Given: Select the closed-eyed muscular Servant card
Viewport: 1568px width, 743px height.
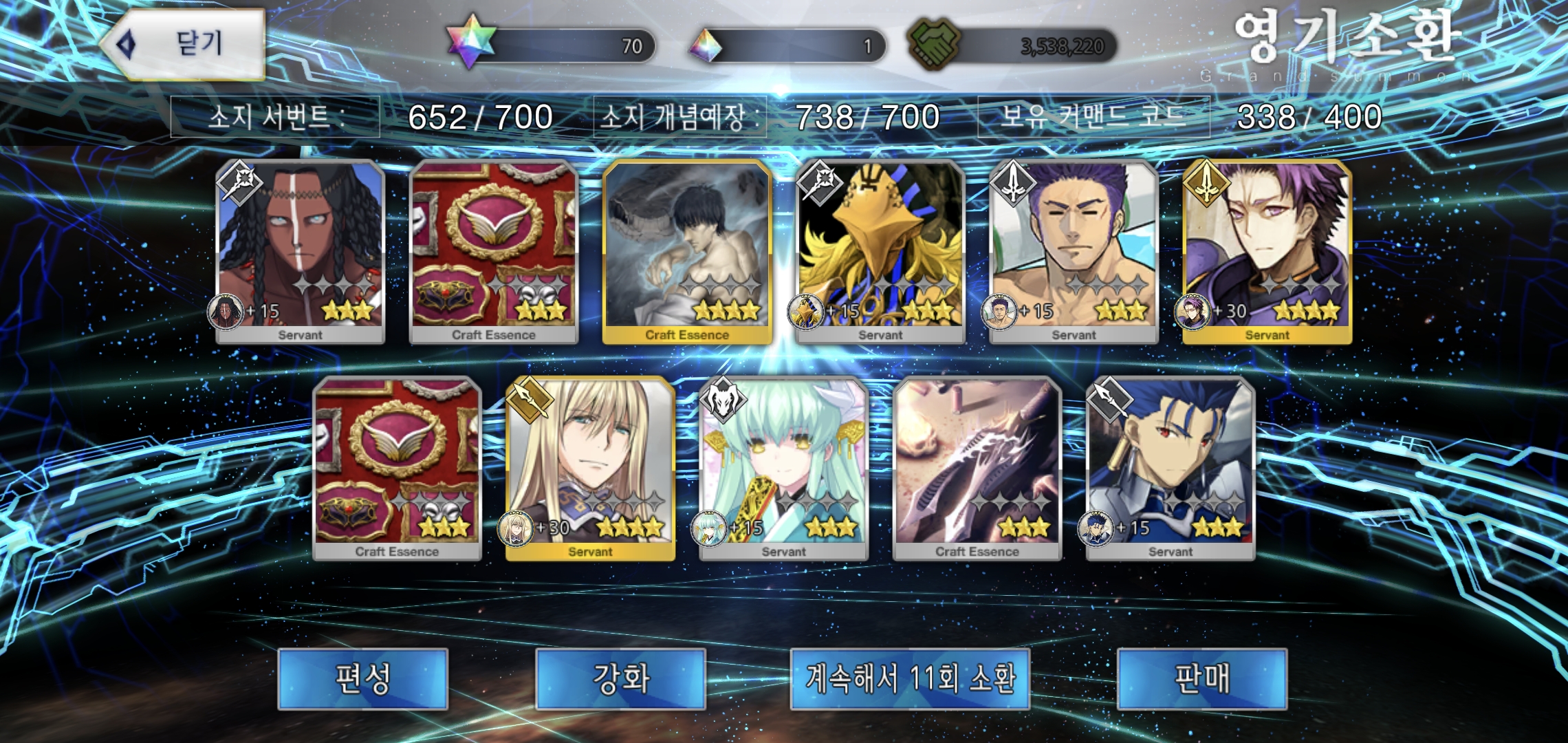Looking at the screenshot, I should 1074,251.
